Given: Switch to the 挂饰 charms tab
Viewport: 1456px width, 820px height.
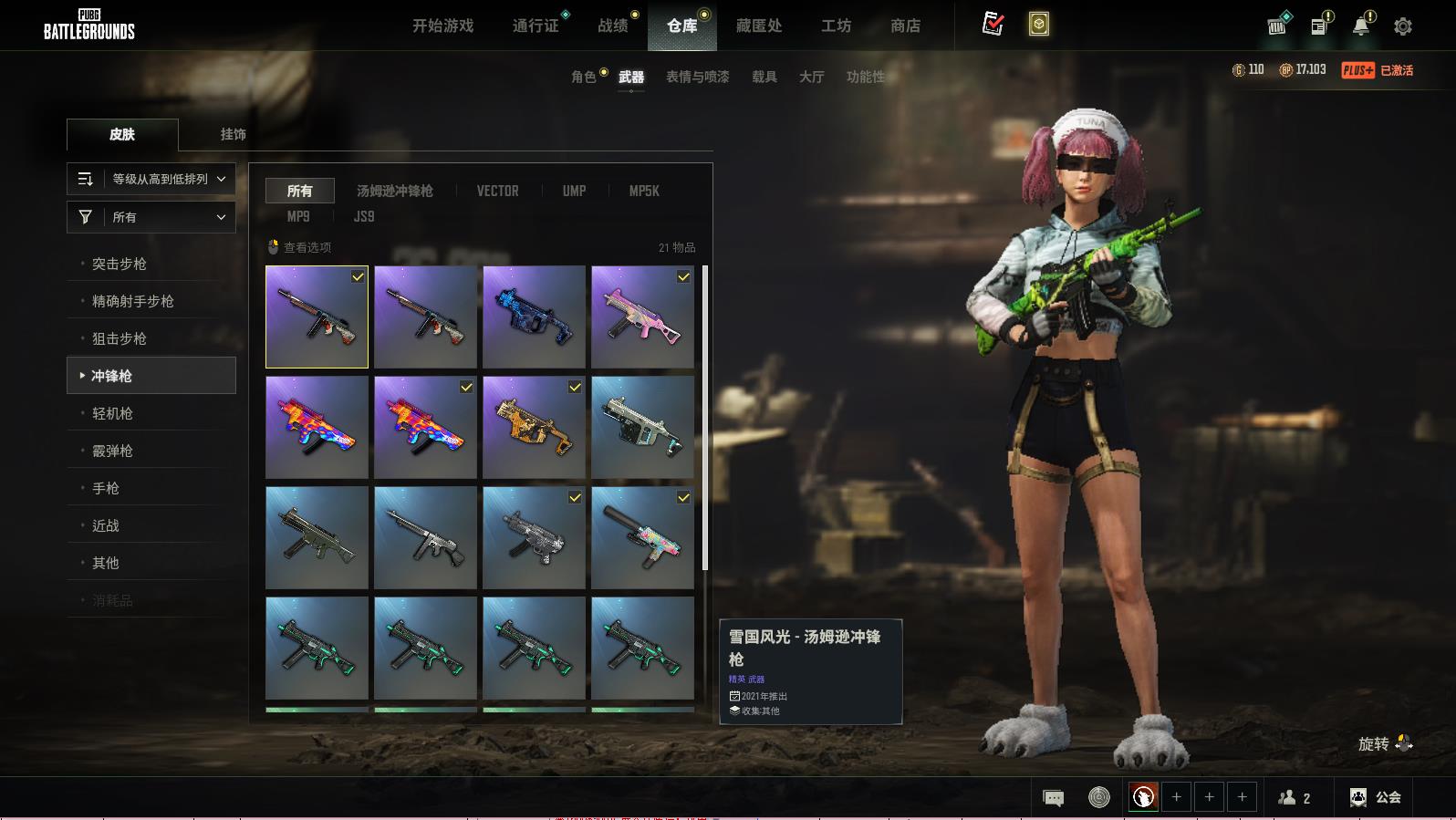Looking at the screenshot, I should tap(233, 134).
